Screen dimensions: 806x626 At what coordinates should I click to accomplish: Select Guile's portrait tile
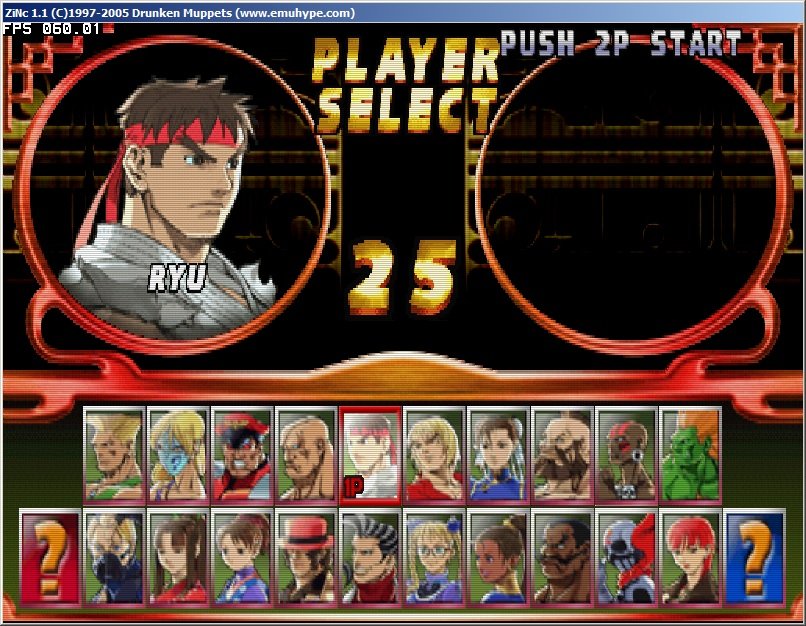[x=114, y=453]
